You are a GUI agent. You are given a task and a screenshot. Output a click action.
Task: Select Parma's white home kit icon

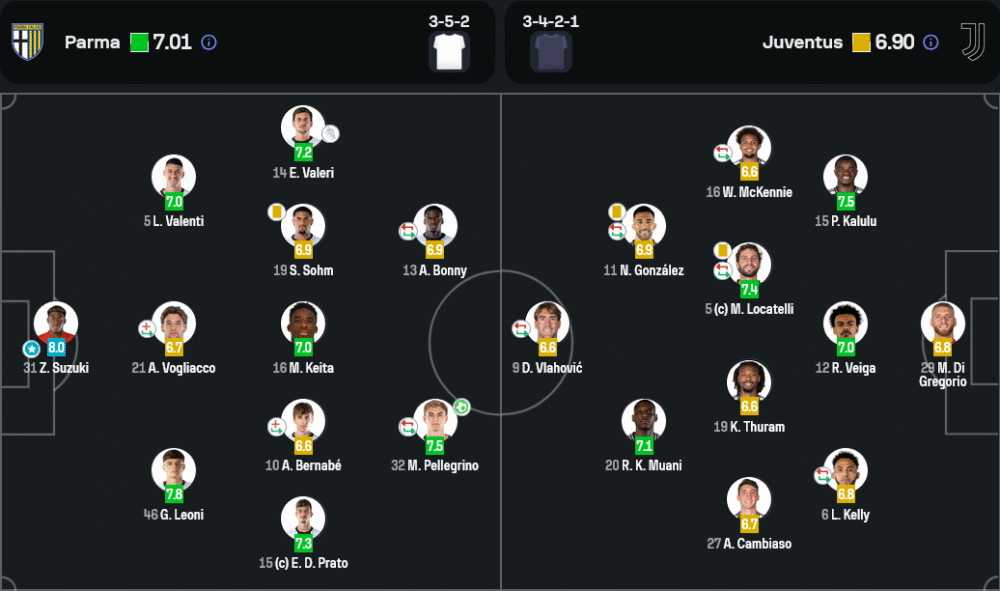449,51
